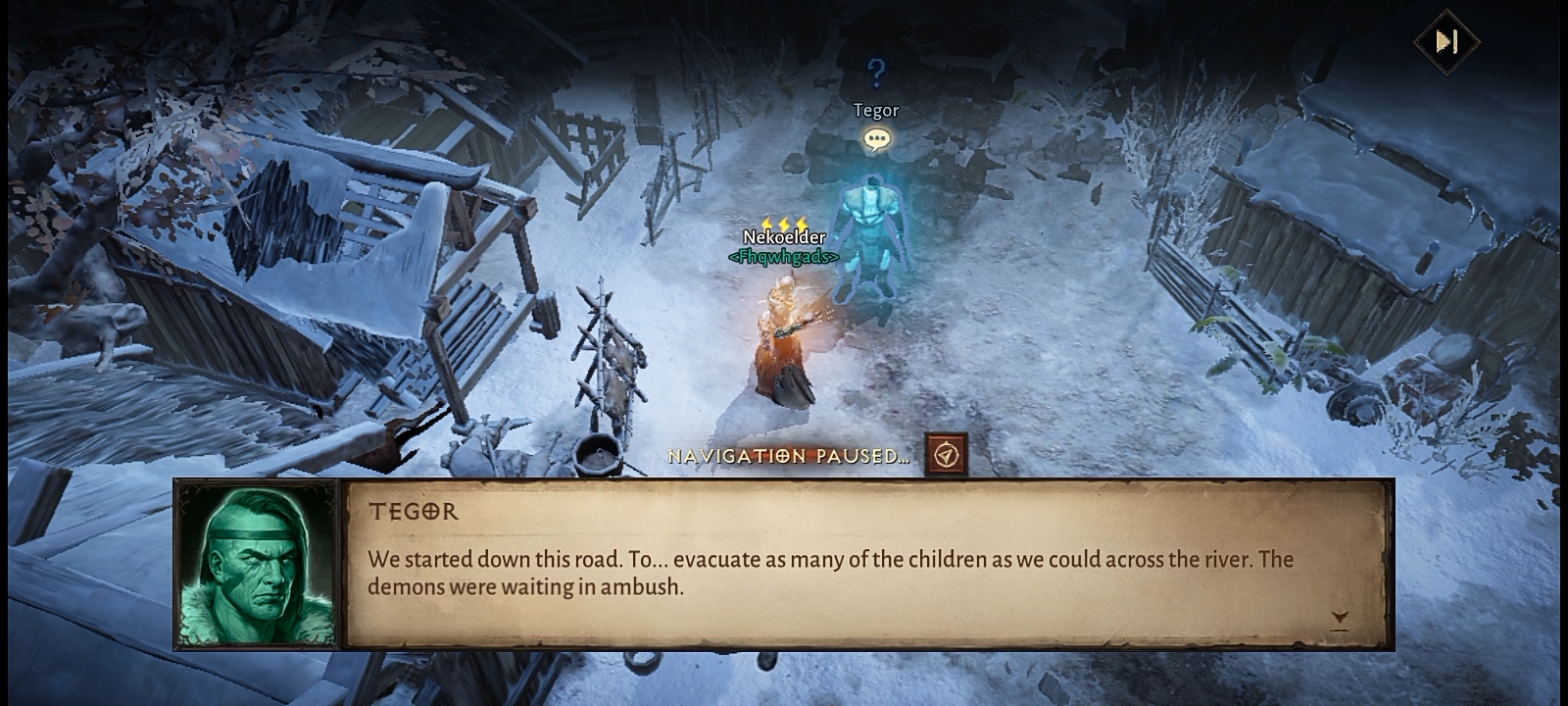Resume paused navigation with compass button
Screen dimensions: 1568x706
coord(946,455)
